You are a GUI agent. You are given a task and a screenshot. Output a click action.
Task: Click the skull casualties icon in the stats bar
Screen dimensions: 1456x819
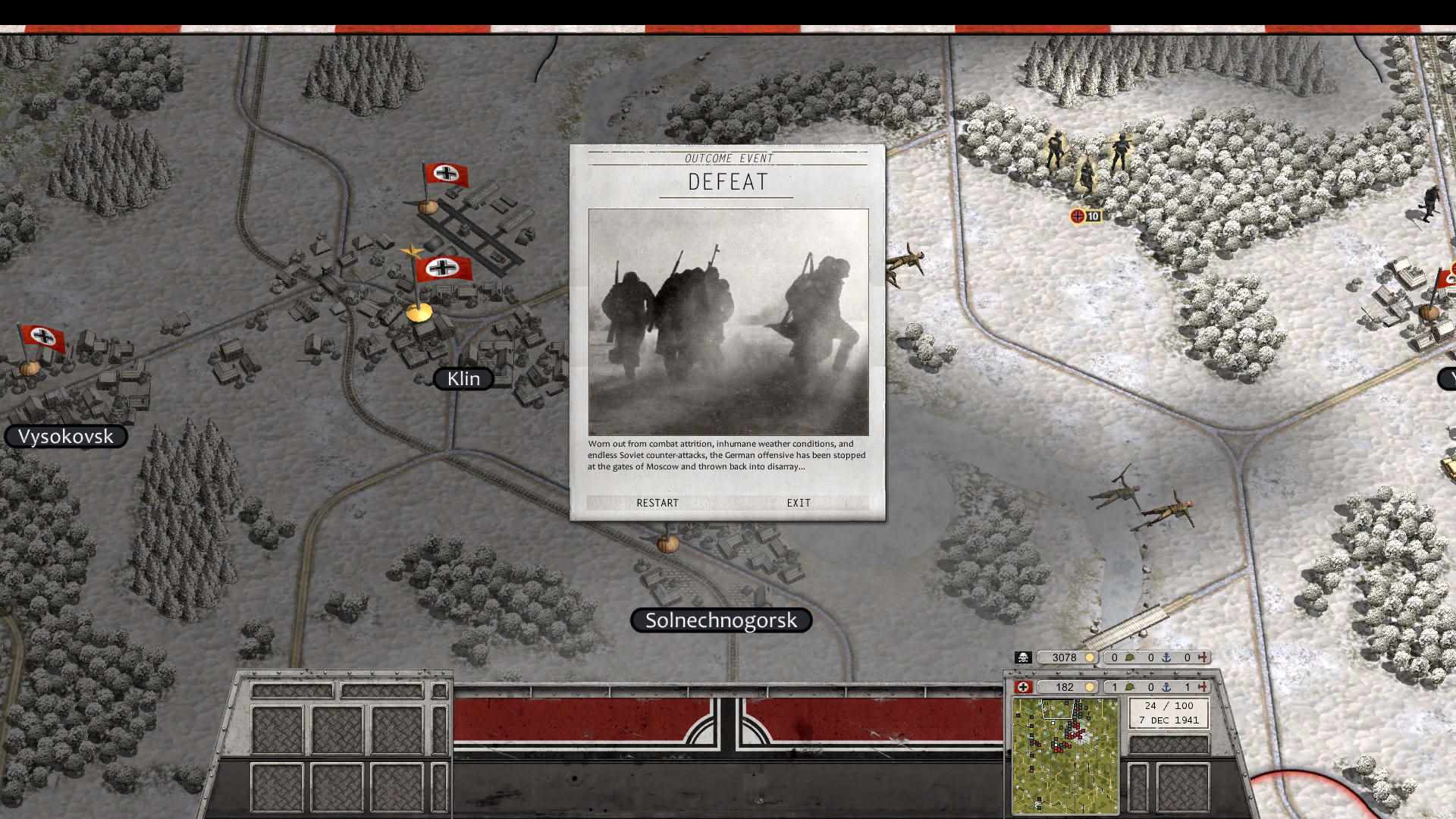tap(1021, 657)
